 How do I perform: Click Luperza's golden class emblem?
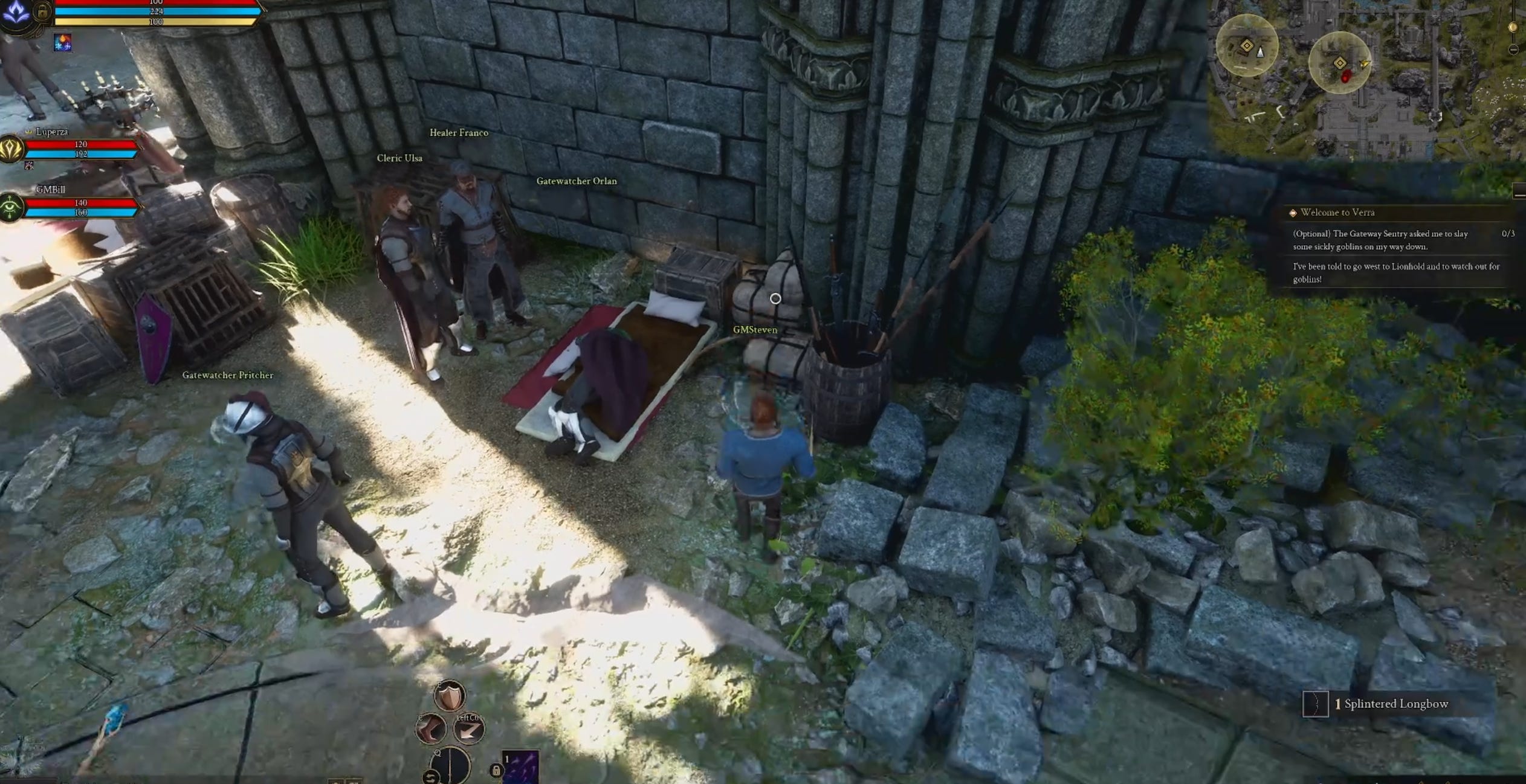[x=11, y=149]
